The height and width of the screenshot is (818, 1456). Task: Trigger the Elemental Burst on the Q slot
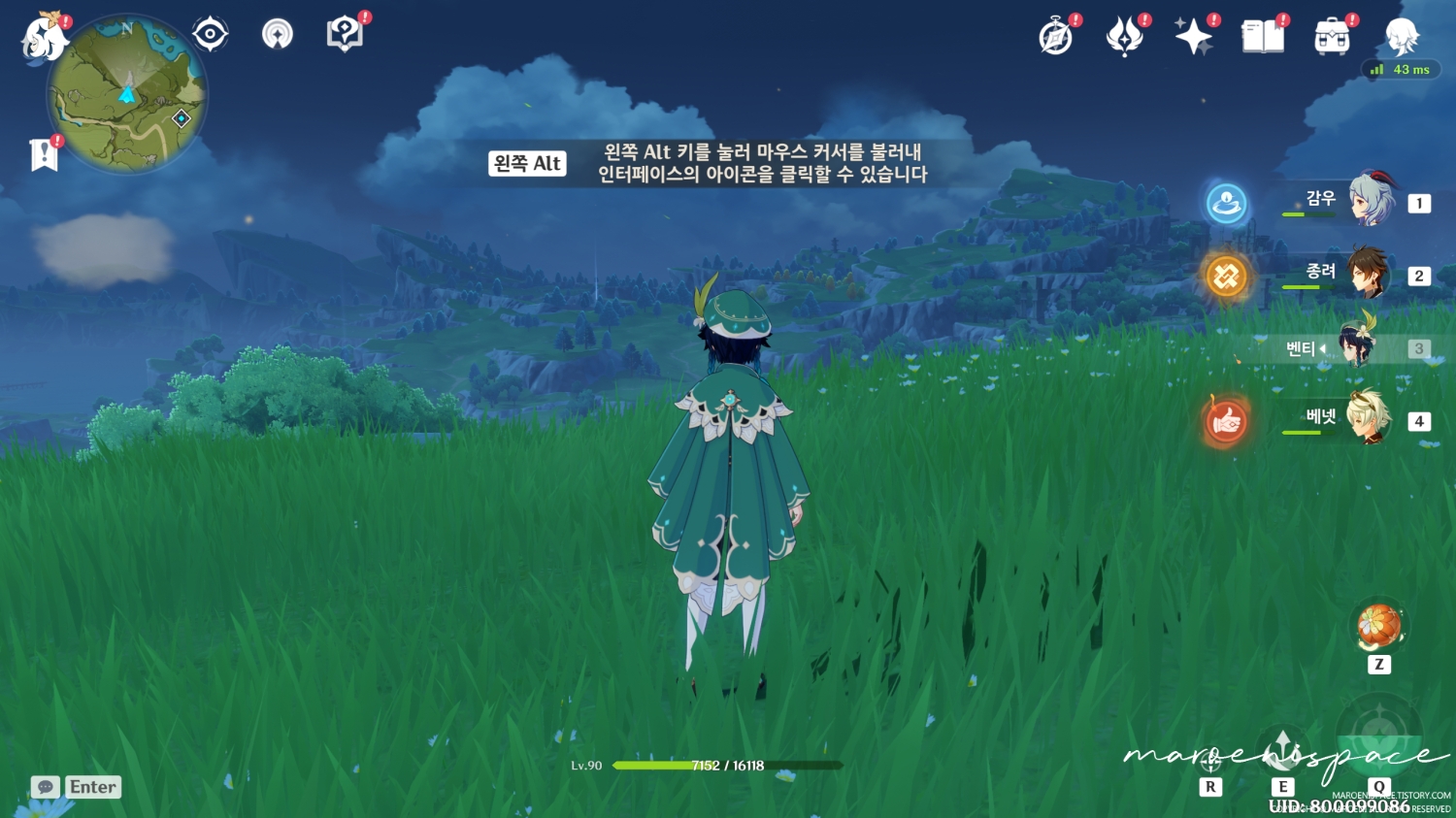click(1378, 735)
